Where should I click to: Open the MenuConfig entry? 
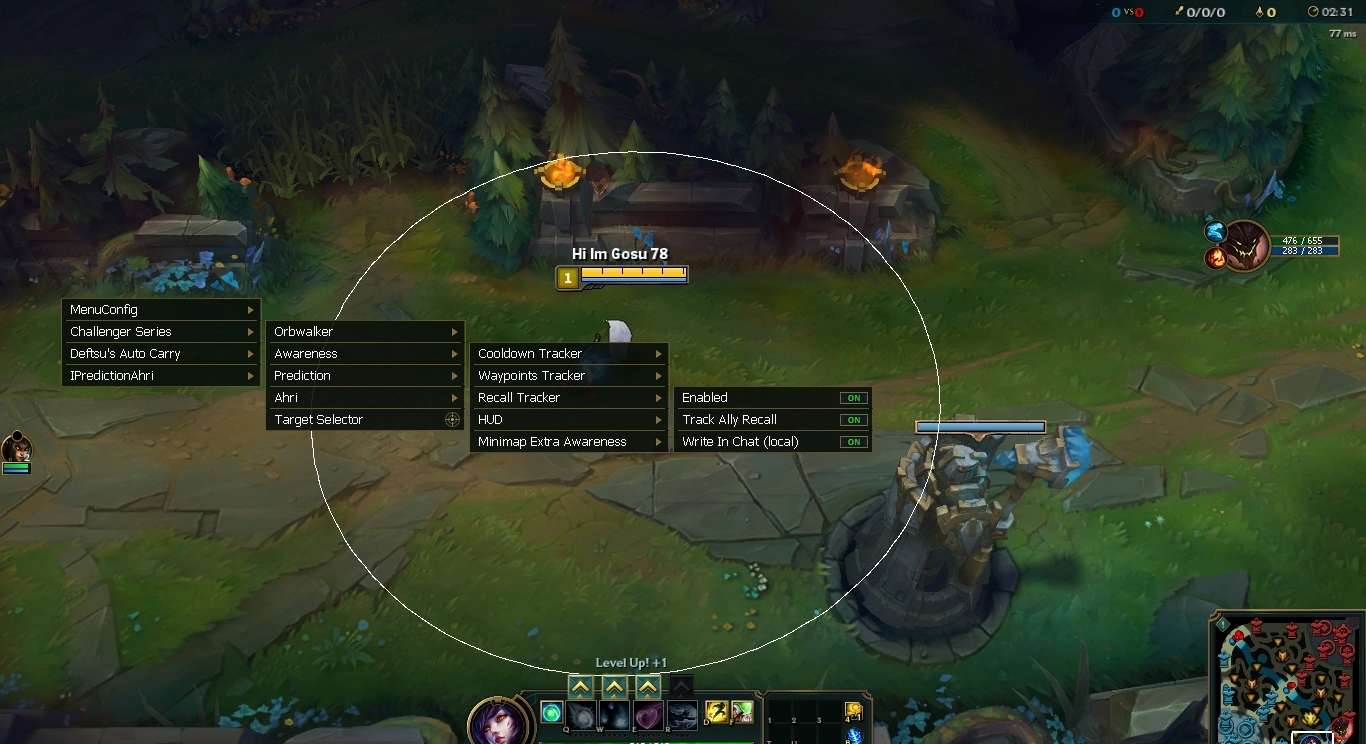(x=160, y=310)
